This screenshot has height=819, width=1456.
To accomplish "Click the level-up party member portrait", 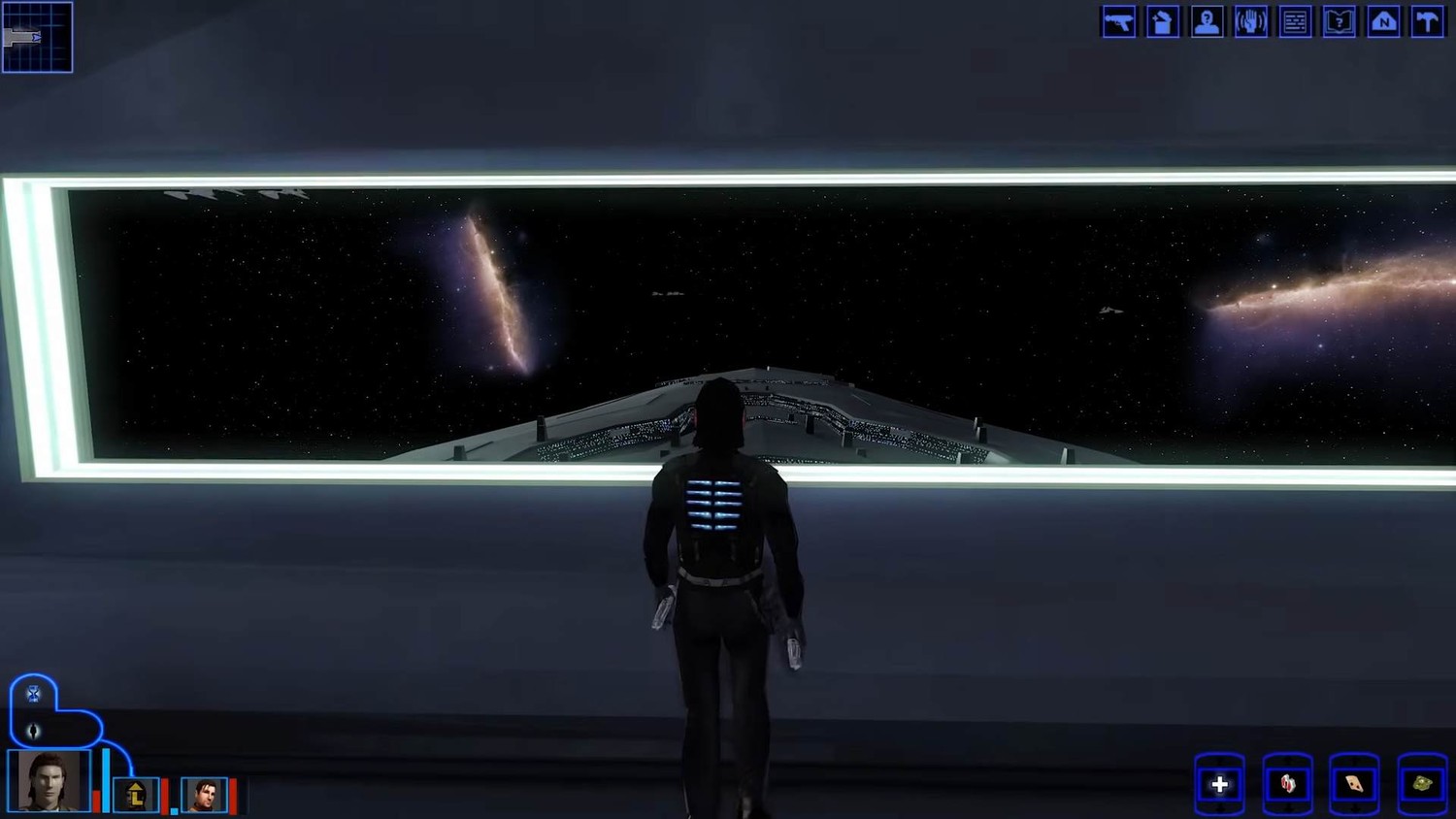I will point(136,795).
